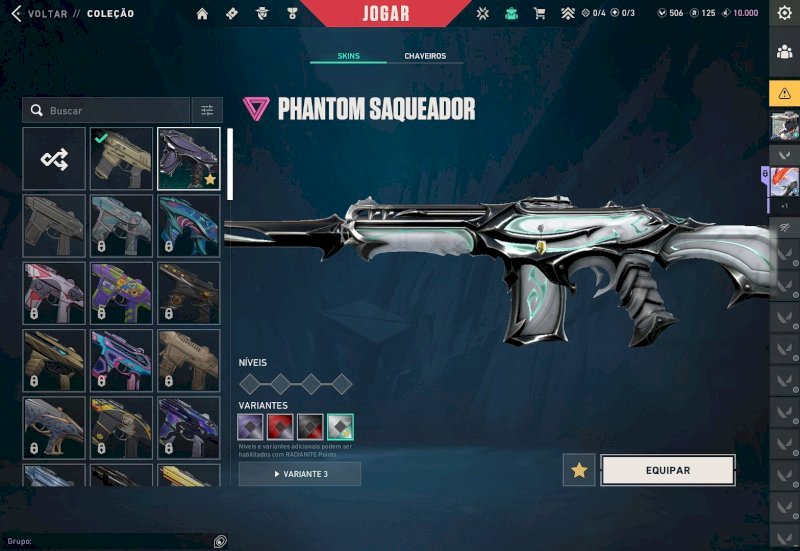Open the settings gear icon
The image size is (800, 551).
click(784, 14)
